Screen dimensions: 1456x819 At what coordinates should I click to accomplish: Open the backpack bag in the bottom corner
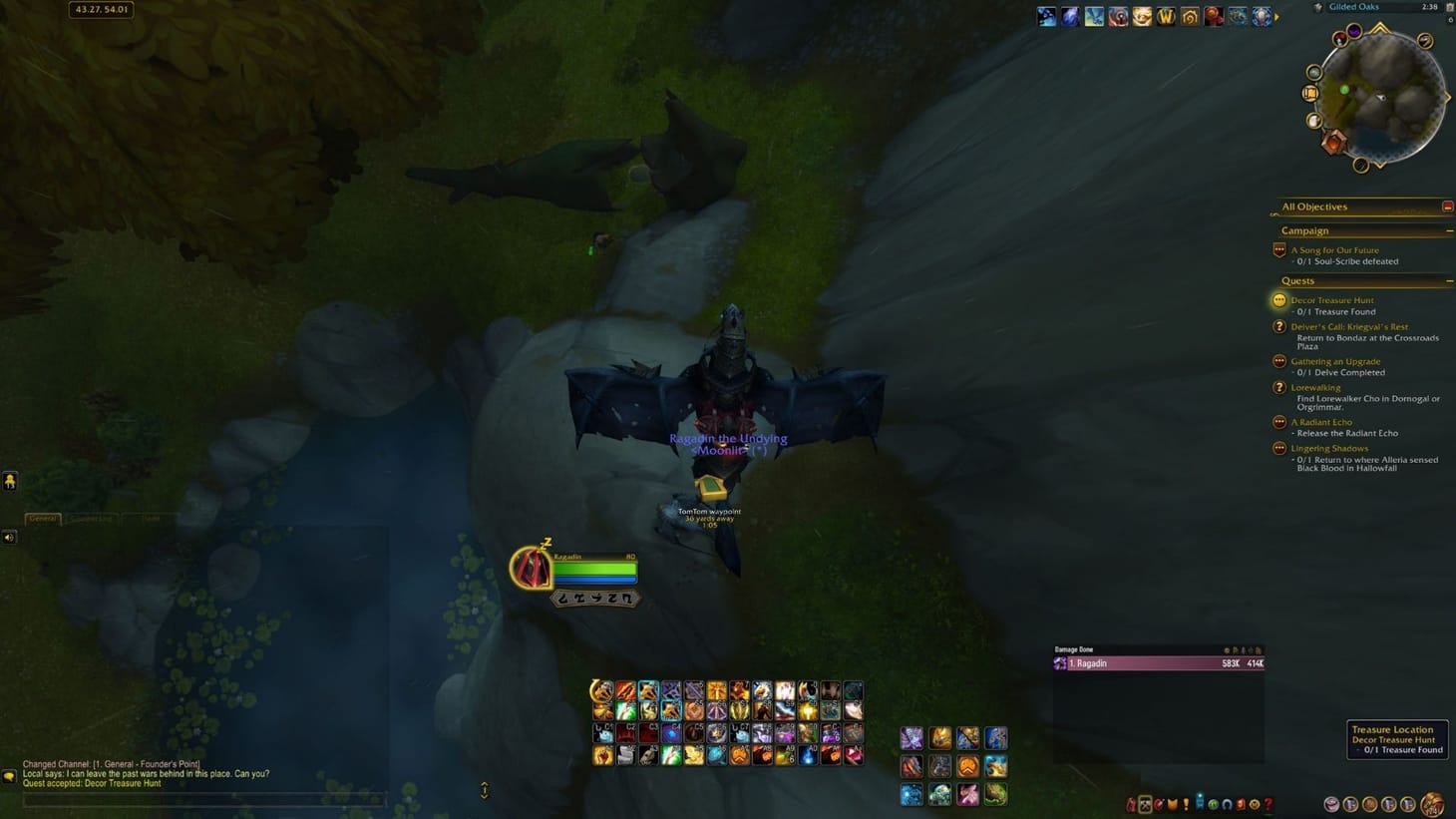[1433, 804]
